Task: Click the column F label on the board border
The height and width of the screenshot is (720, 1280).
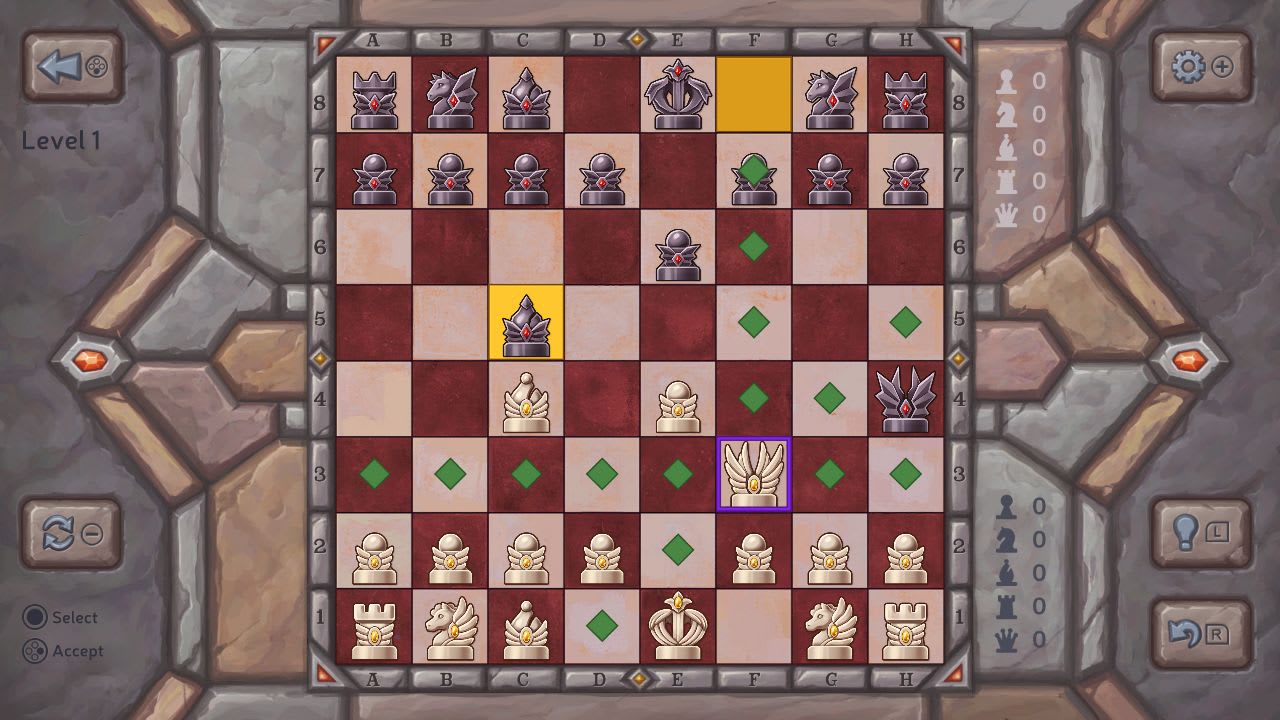Action: [x=753, y=38]
